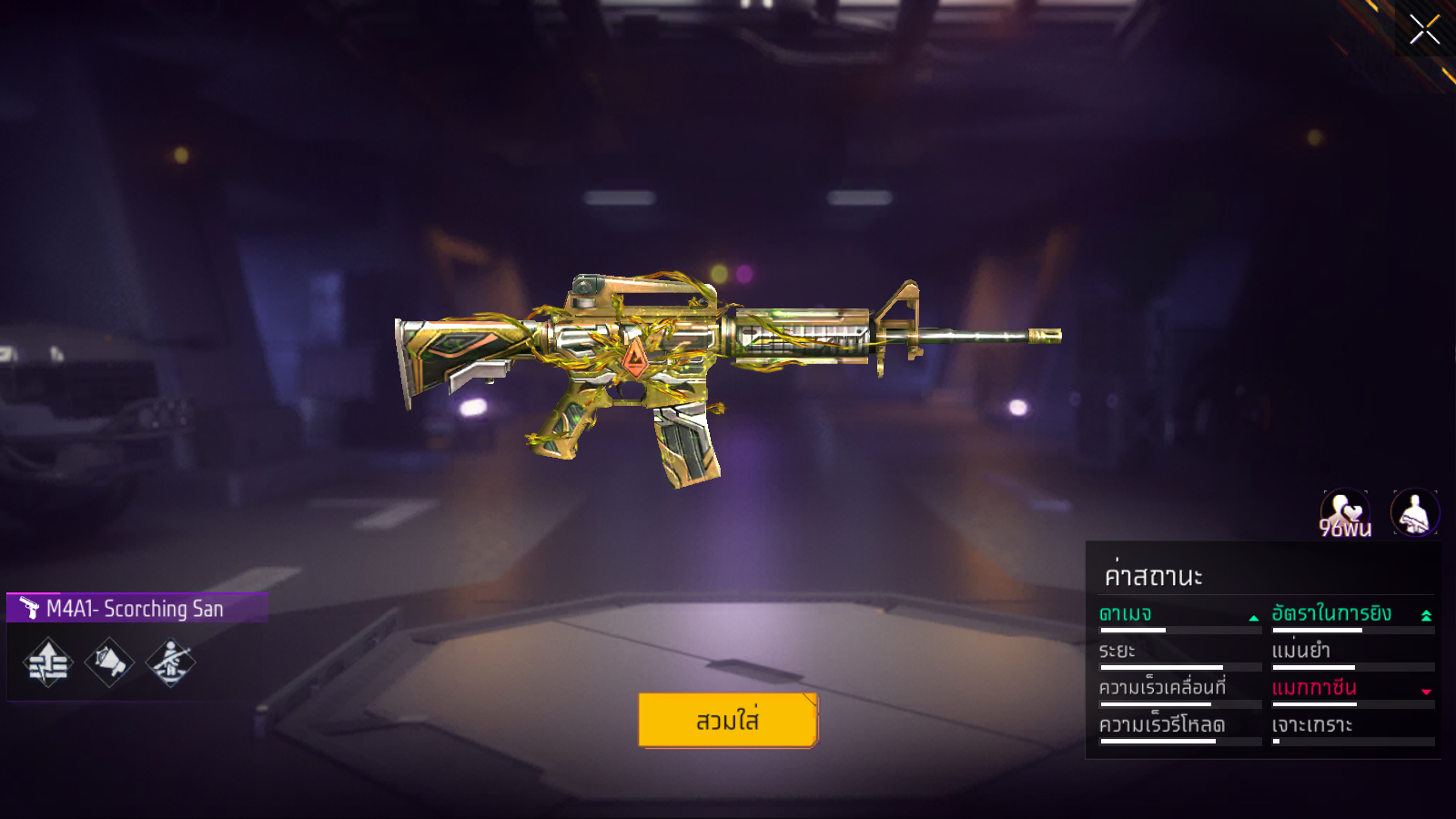This screenshot has height=819, width=1456.
Task: Select the soldier with rifle attribute icon
Action: (x=170, y=662)
